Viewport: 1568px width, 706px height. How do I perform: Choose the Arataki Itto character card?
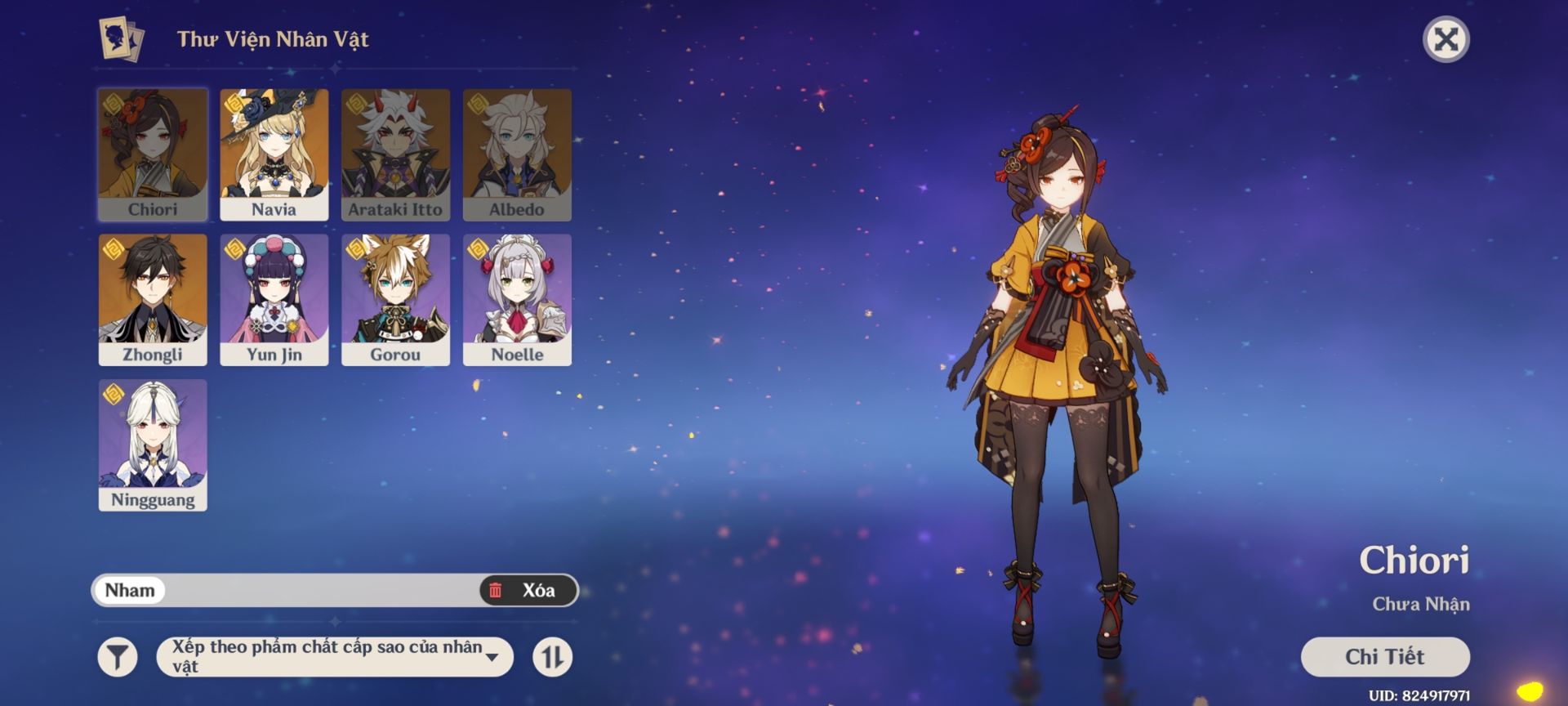click(395, 154)
